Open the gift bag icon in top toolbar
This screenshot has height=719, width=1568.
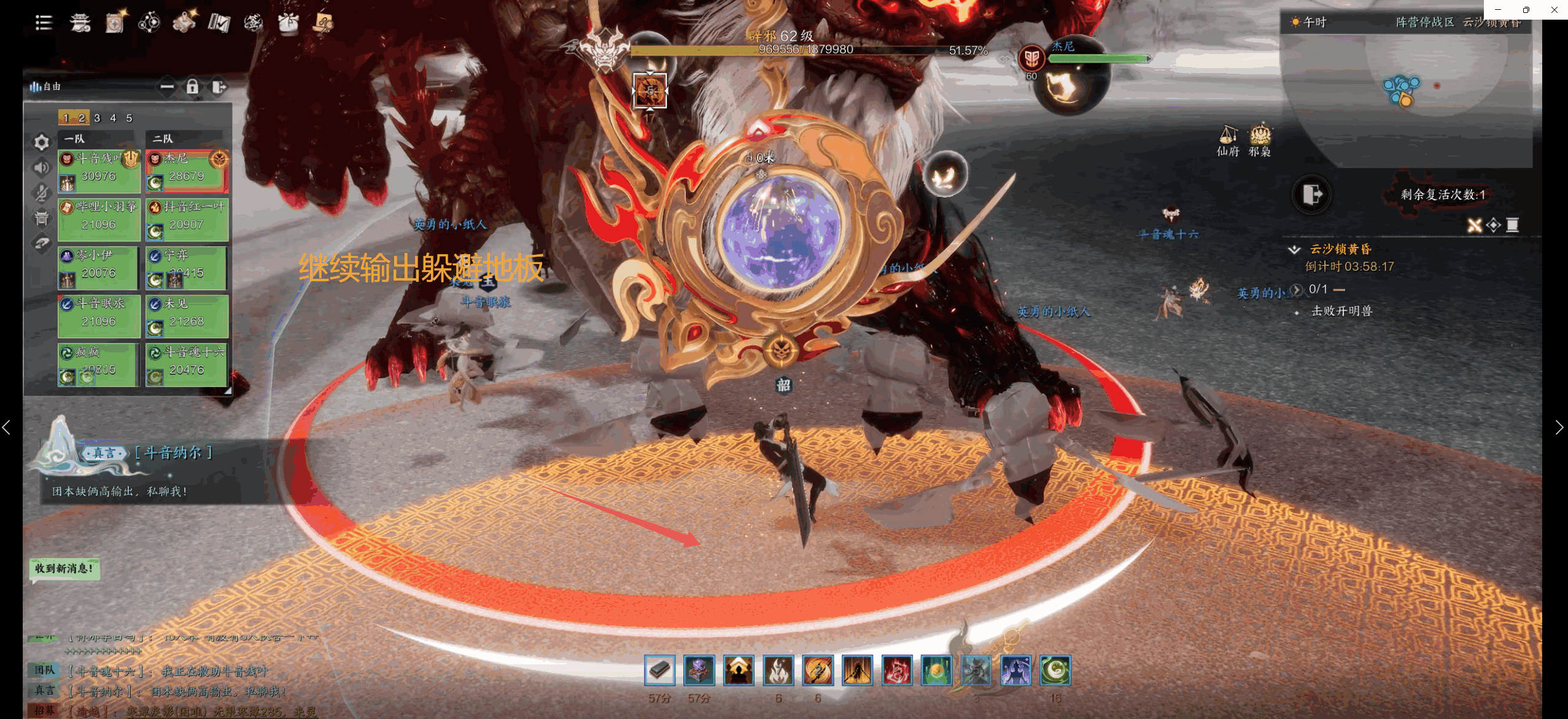(288, 23)
